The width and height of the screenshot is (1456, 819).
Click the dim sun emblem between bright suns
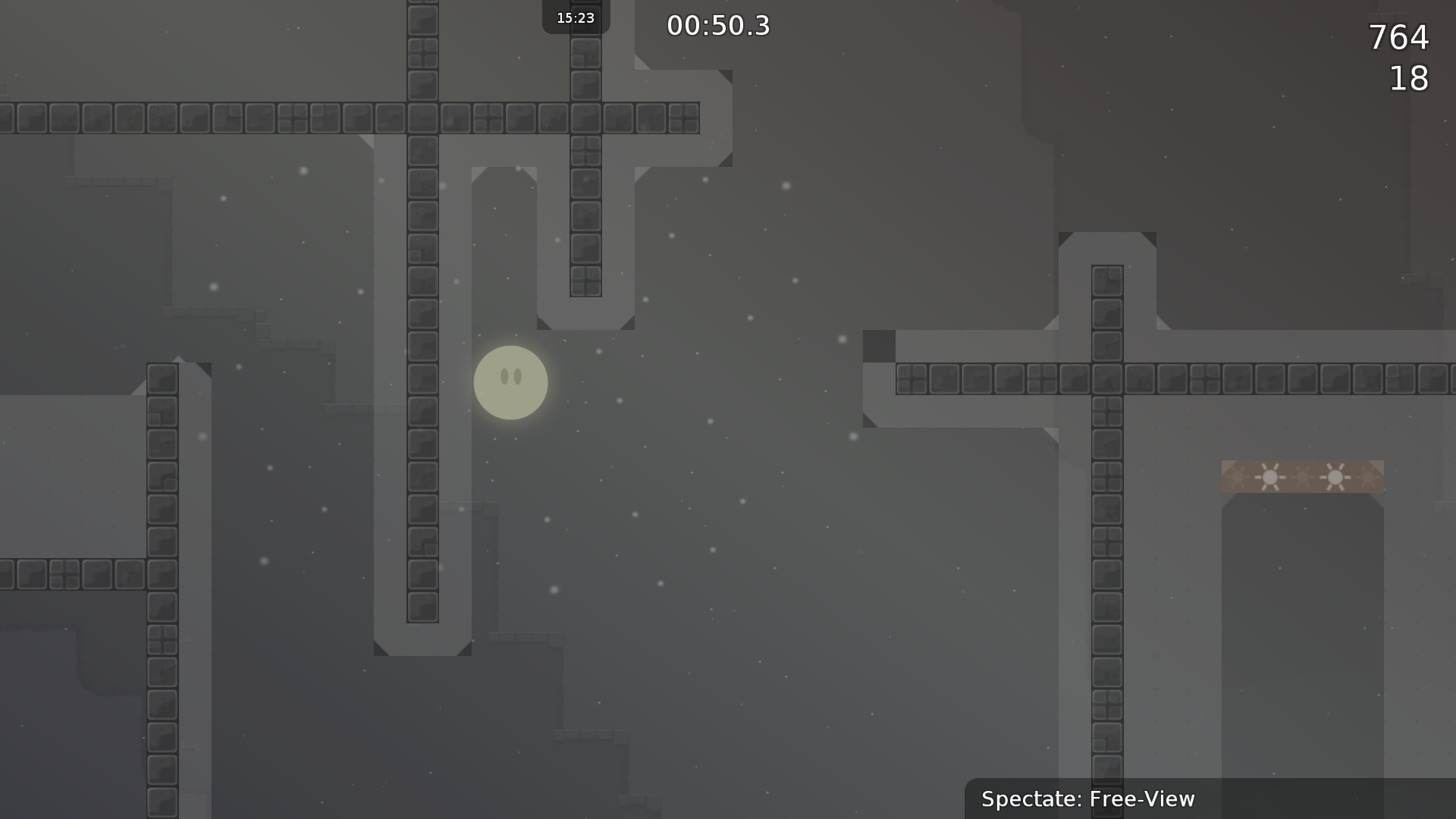coord(1302,477)
